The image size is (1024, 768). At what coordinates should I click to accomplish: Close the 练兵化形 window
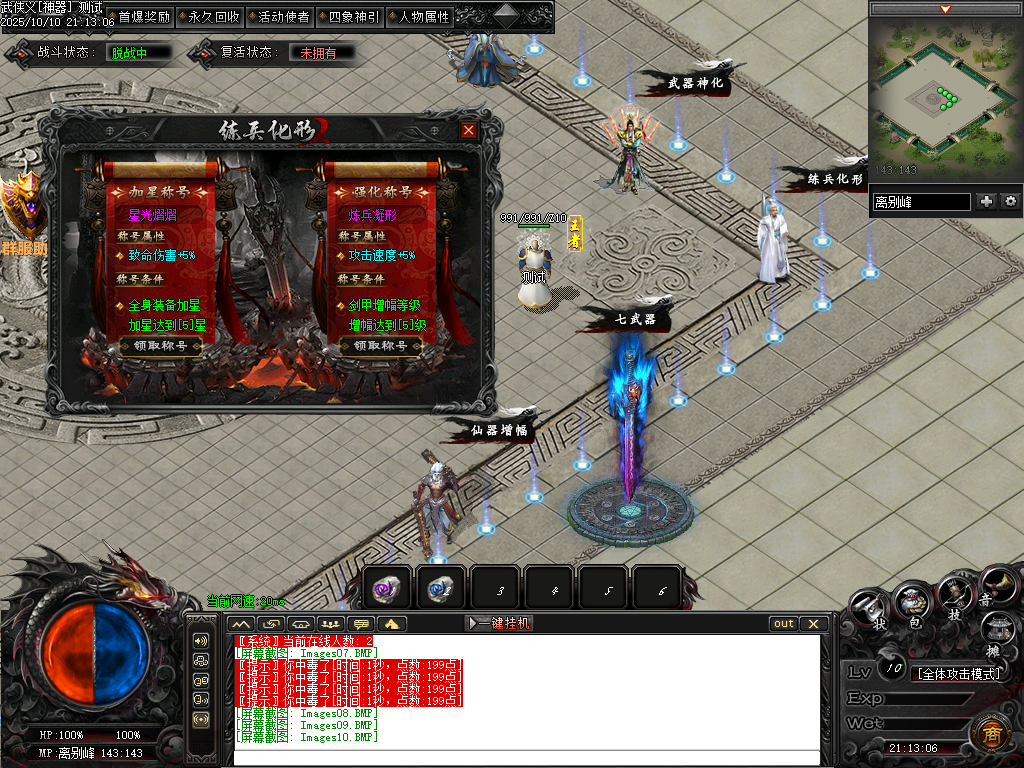tap(469, 130)
